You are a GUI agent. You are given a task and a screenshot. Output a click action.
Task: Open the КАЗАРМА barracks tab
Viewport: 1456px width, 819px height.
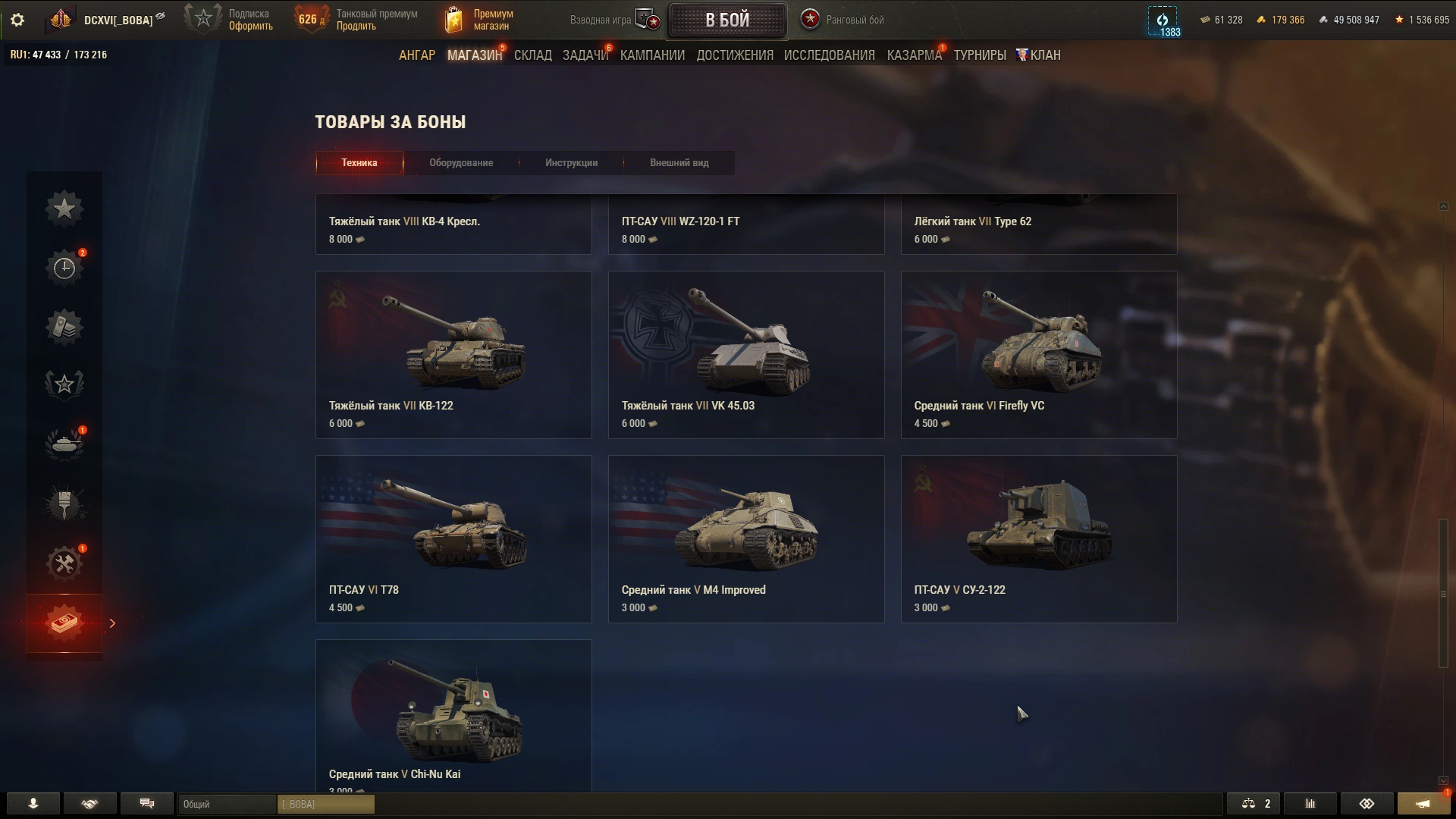point(914,55)
